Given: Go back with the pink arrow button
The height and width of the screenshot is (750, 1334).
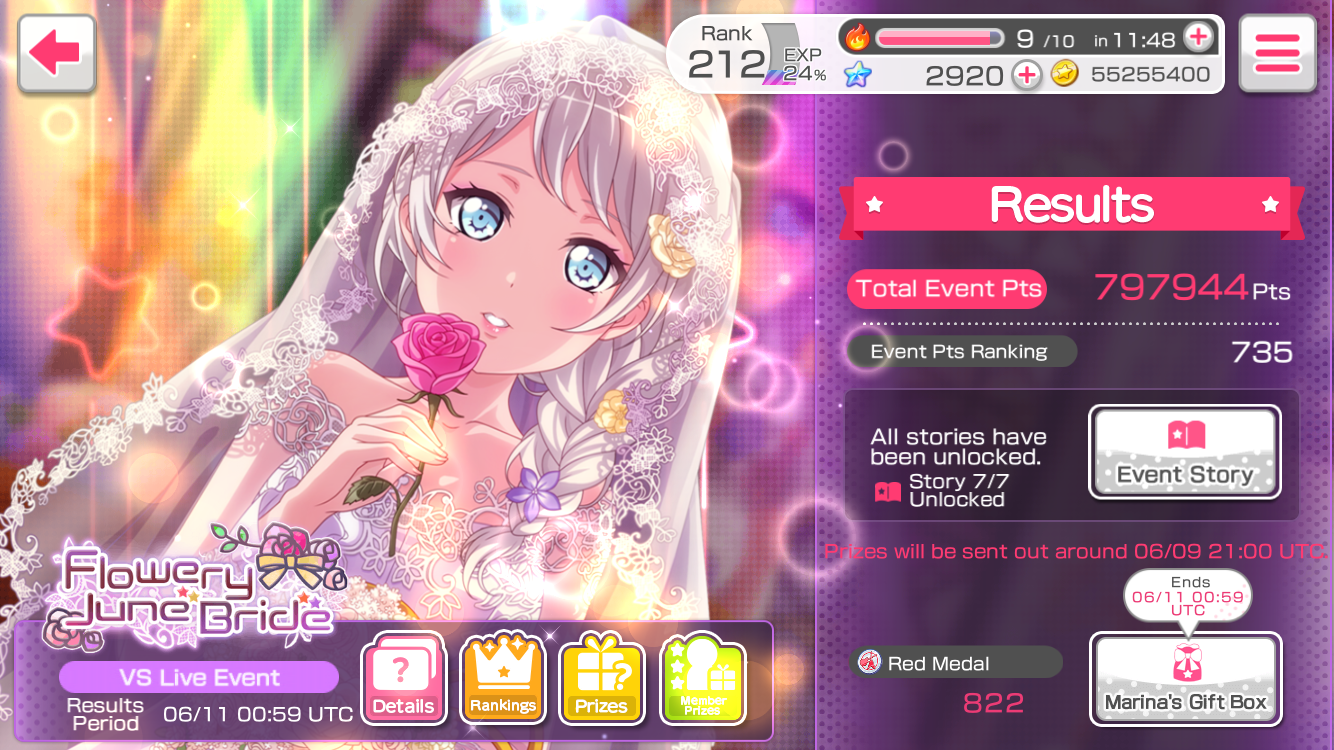Looking at the screenshot, I should pos(56,54).
